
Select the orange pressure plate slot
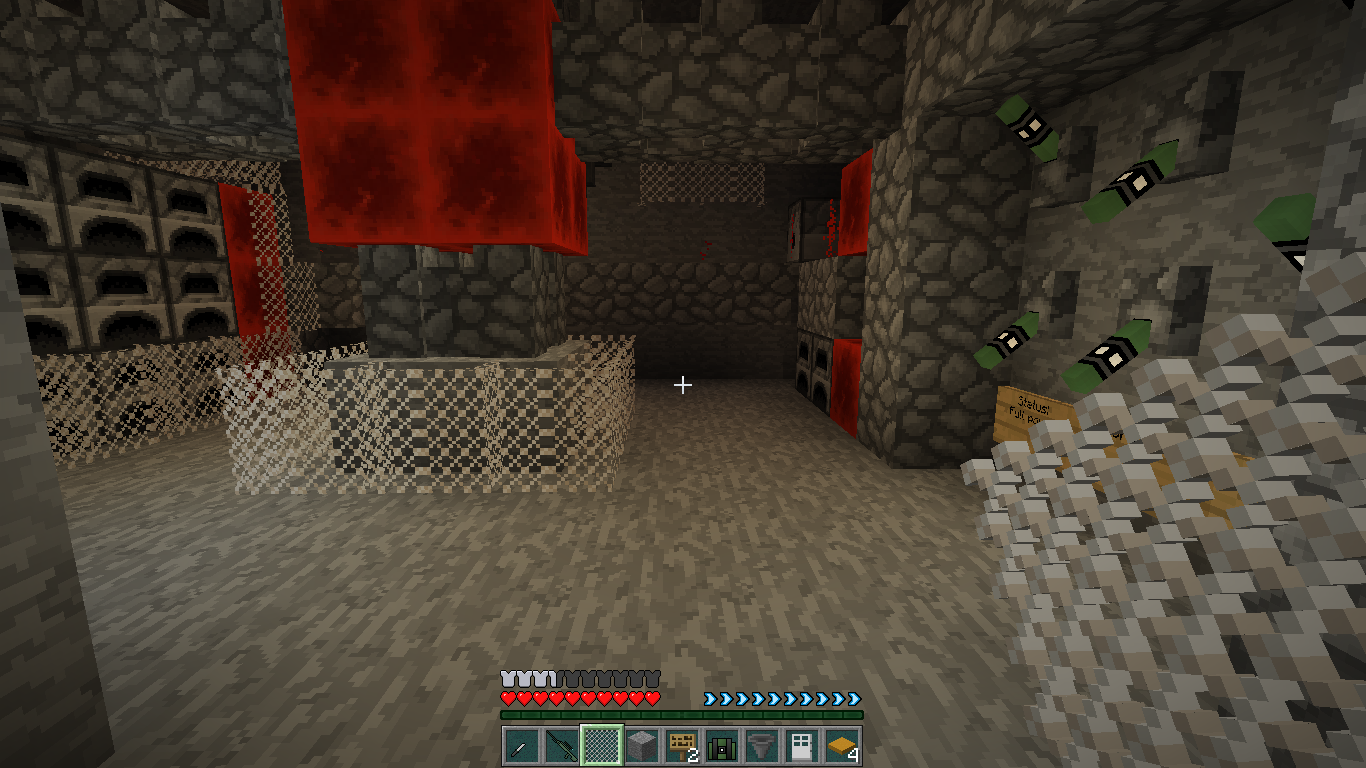tap(841, 745)
